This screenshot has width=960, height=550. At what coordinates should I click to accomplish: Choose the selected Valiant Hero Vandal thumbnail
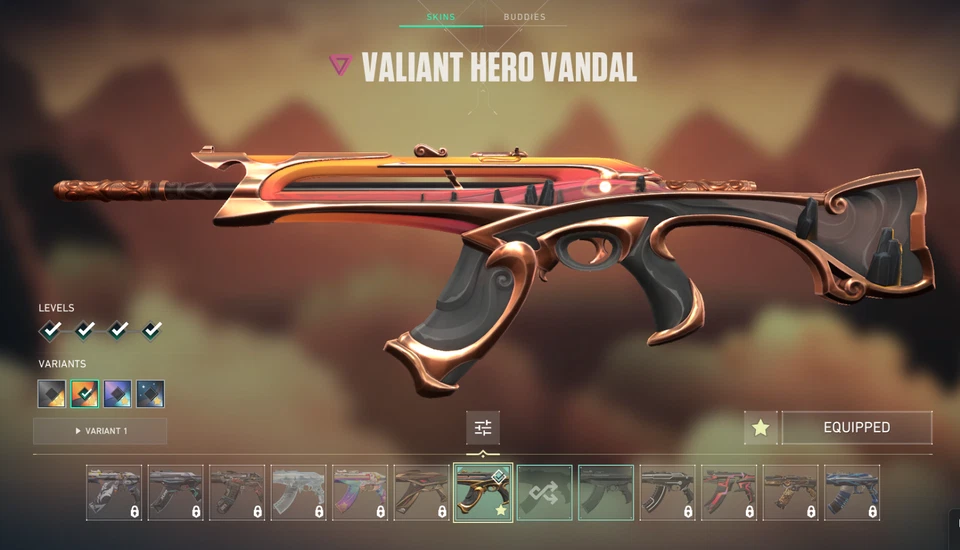(483, 492)
